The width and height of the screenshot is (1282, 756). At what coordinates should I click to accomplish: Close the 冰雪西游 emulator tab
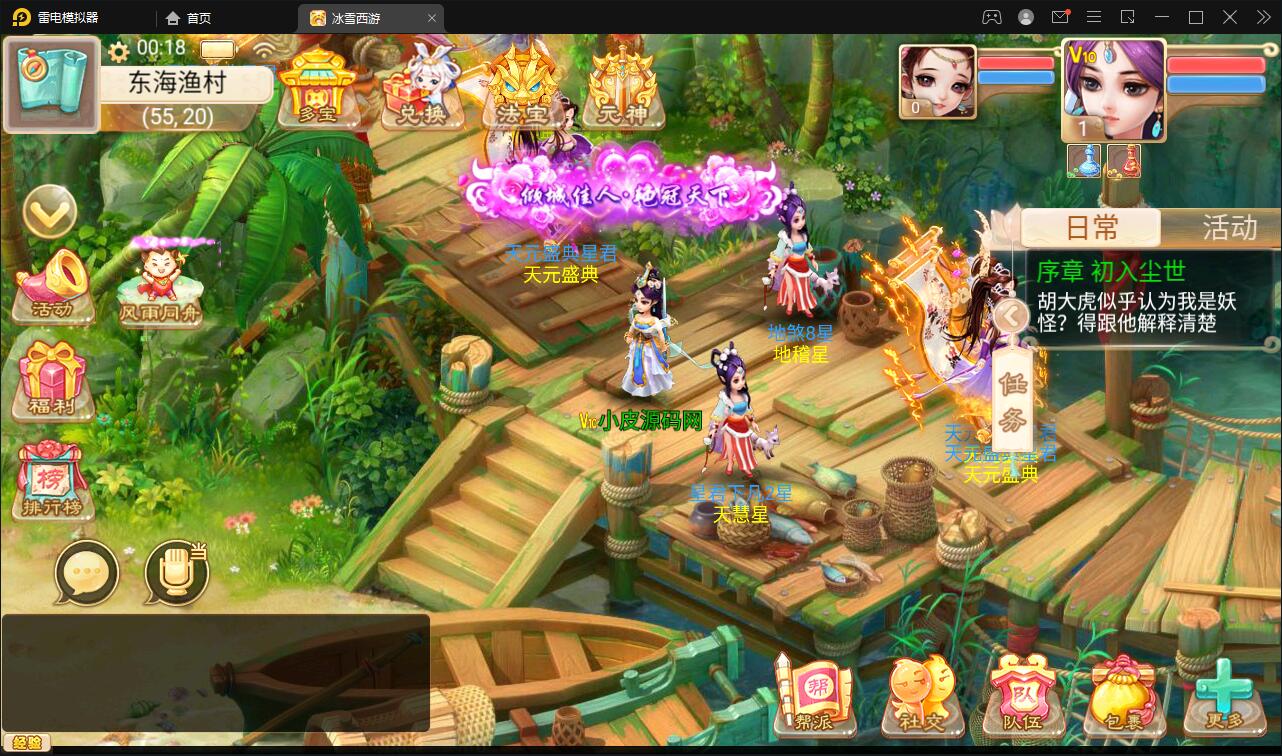[432, 18]
